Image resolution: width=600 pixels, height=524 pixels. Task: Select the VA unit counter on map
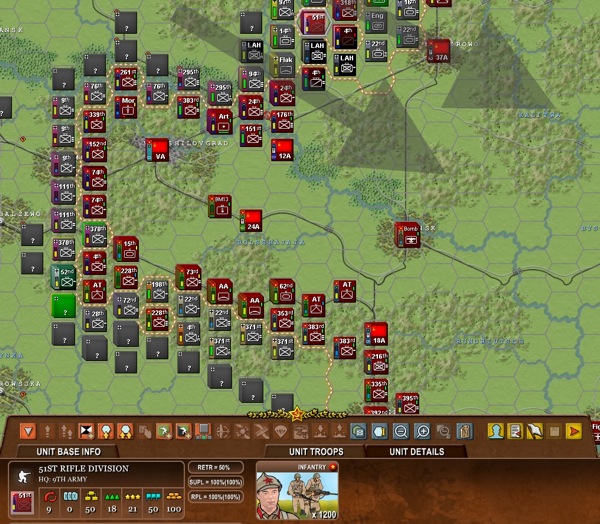tap(156, 149)
